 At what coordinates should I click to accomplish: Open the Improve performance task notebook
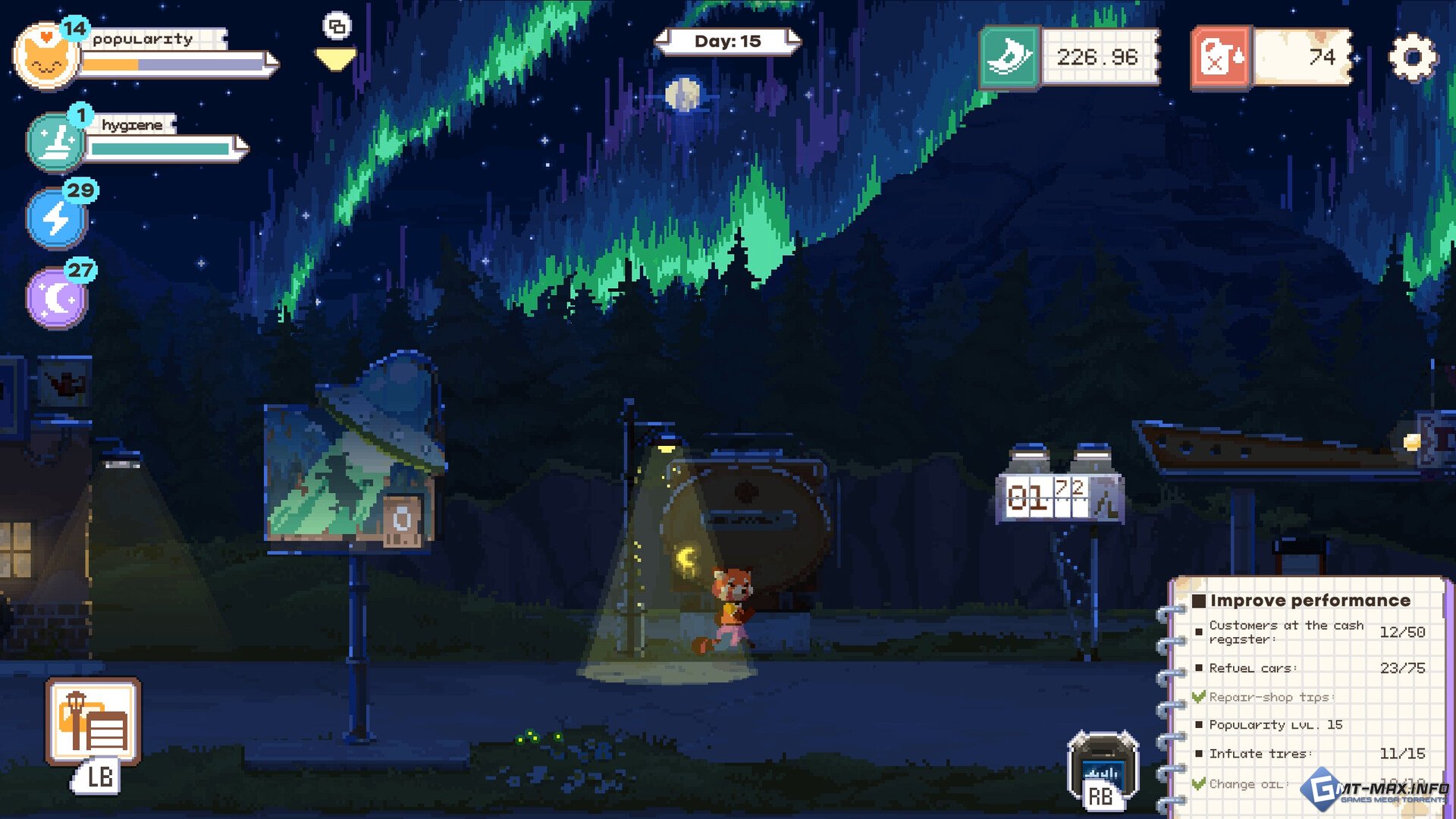point(1309,601)
